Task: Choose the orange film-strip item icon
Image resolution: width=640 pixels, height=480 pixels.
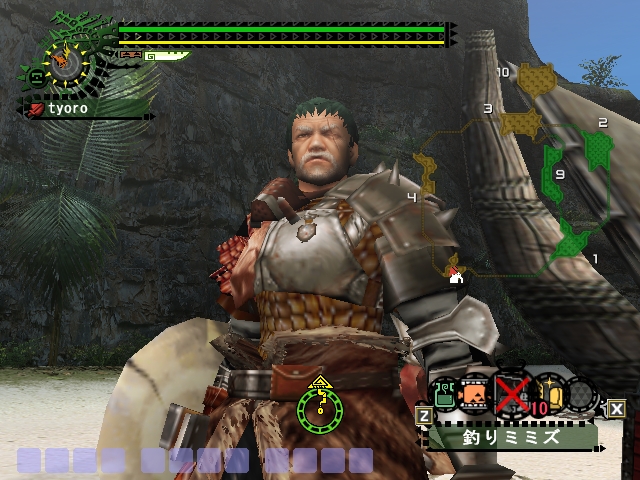Action: pos(476,394)
